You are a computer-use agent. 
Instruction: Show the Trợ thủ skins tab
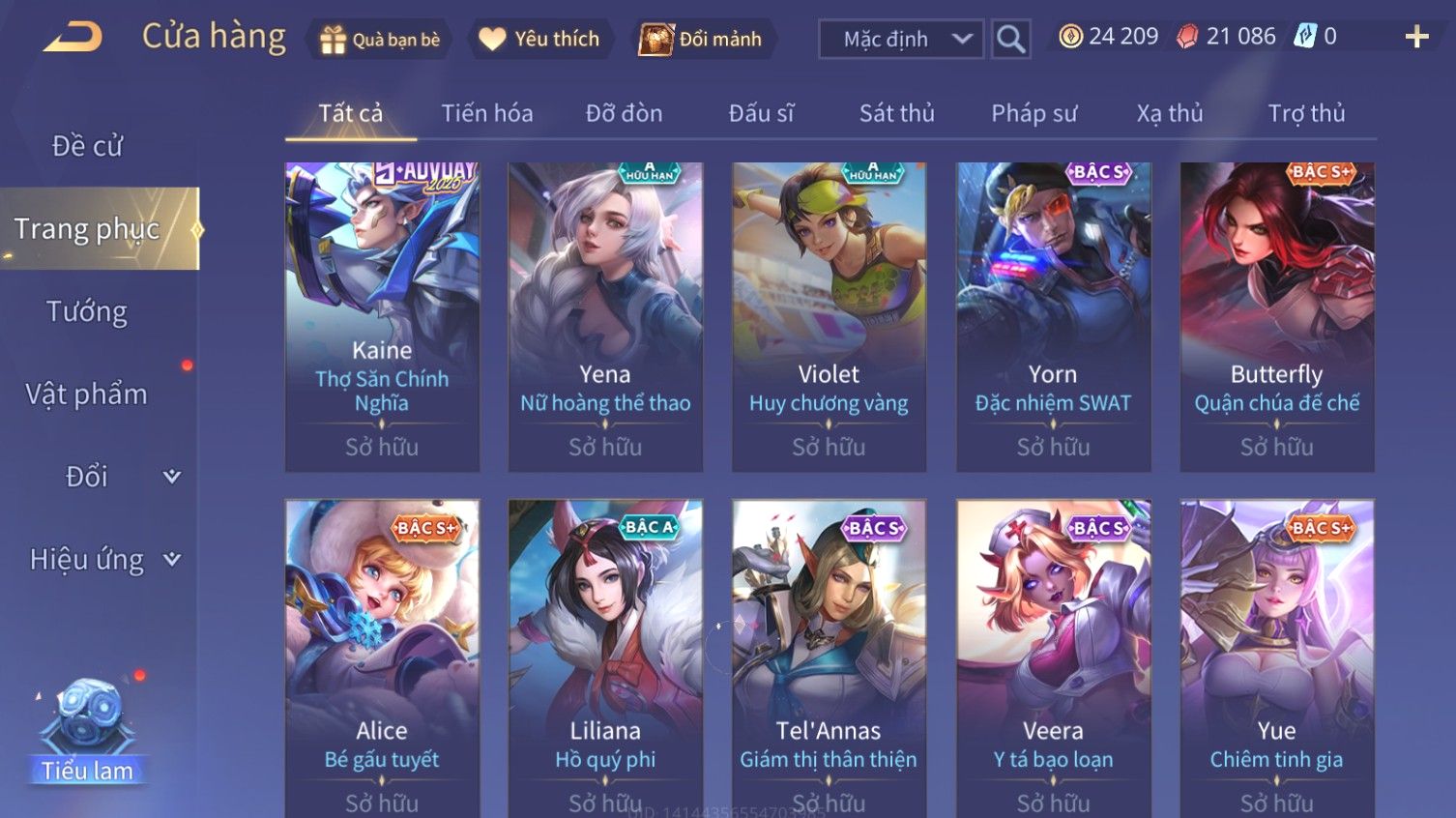[x=1306, y=114]
